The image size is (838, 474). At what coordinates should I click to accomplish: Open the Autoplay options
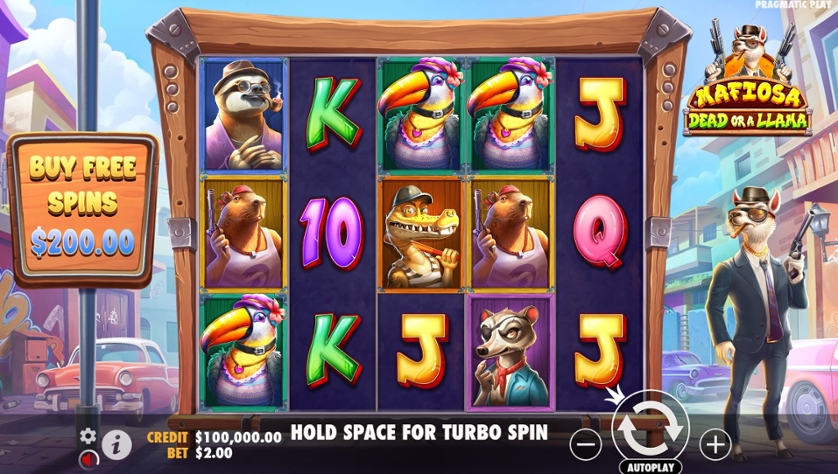(x=649, y=466)
